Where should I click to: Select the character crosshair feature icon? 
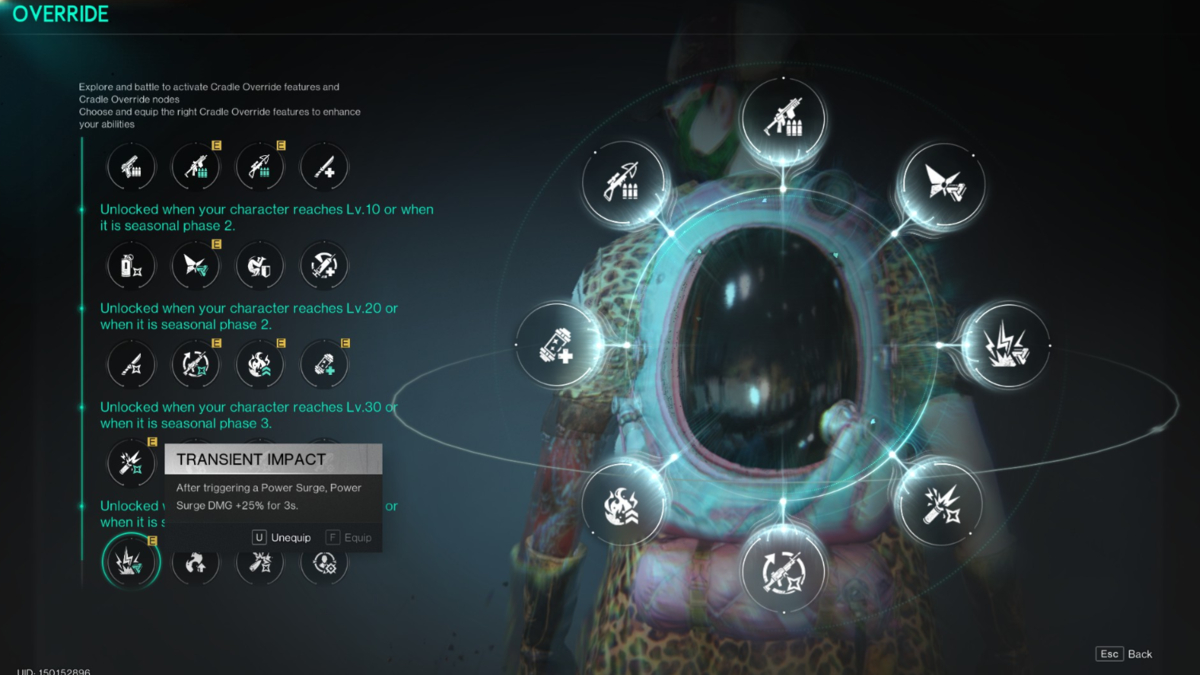[324, 563]
